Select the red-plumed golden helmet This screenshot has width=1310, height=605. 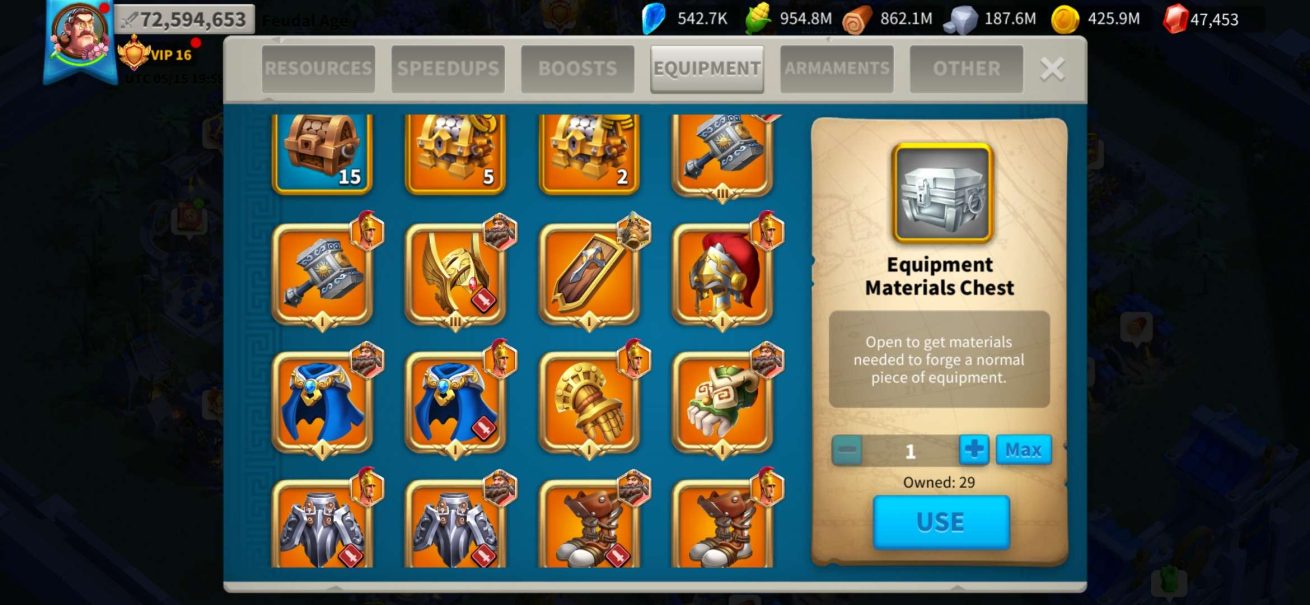(722, 274)
